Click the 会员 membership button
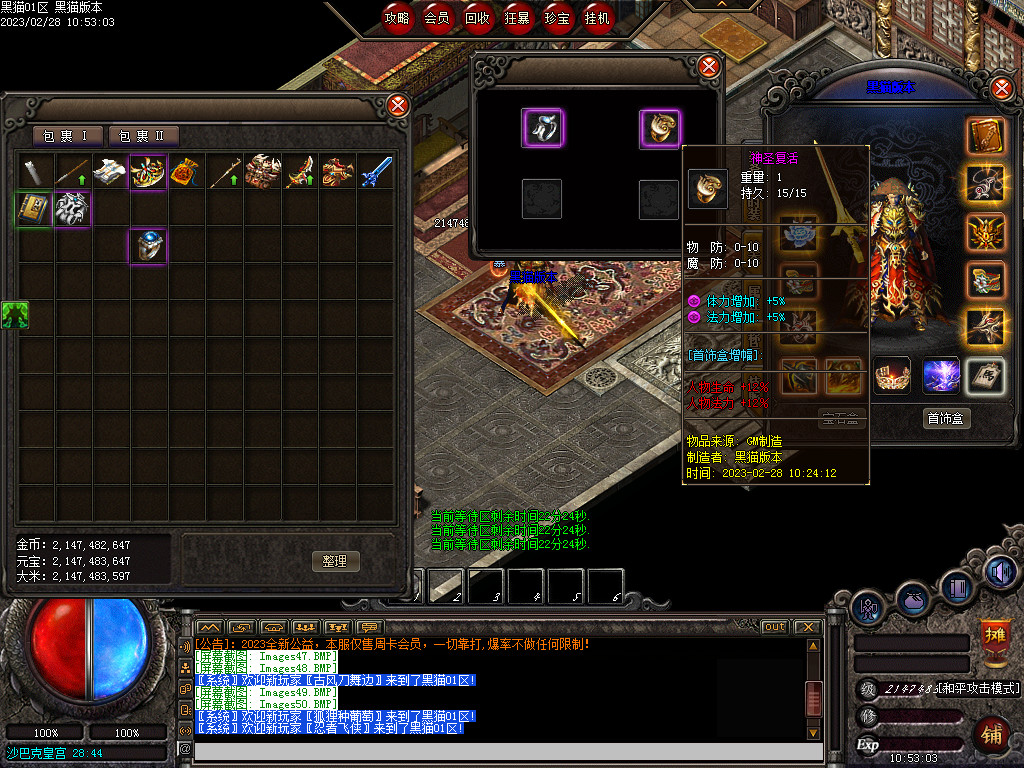 click(437, 18)
